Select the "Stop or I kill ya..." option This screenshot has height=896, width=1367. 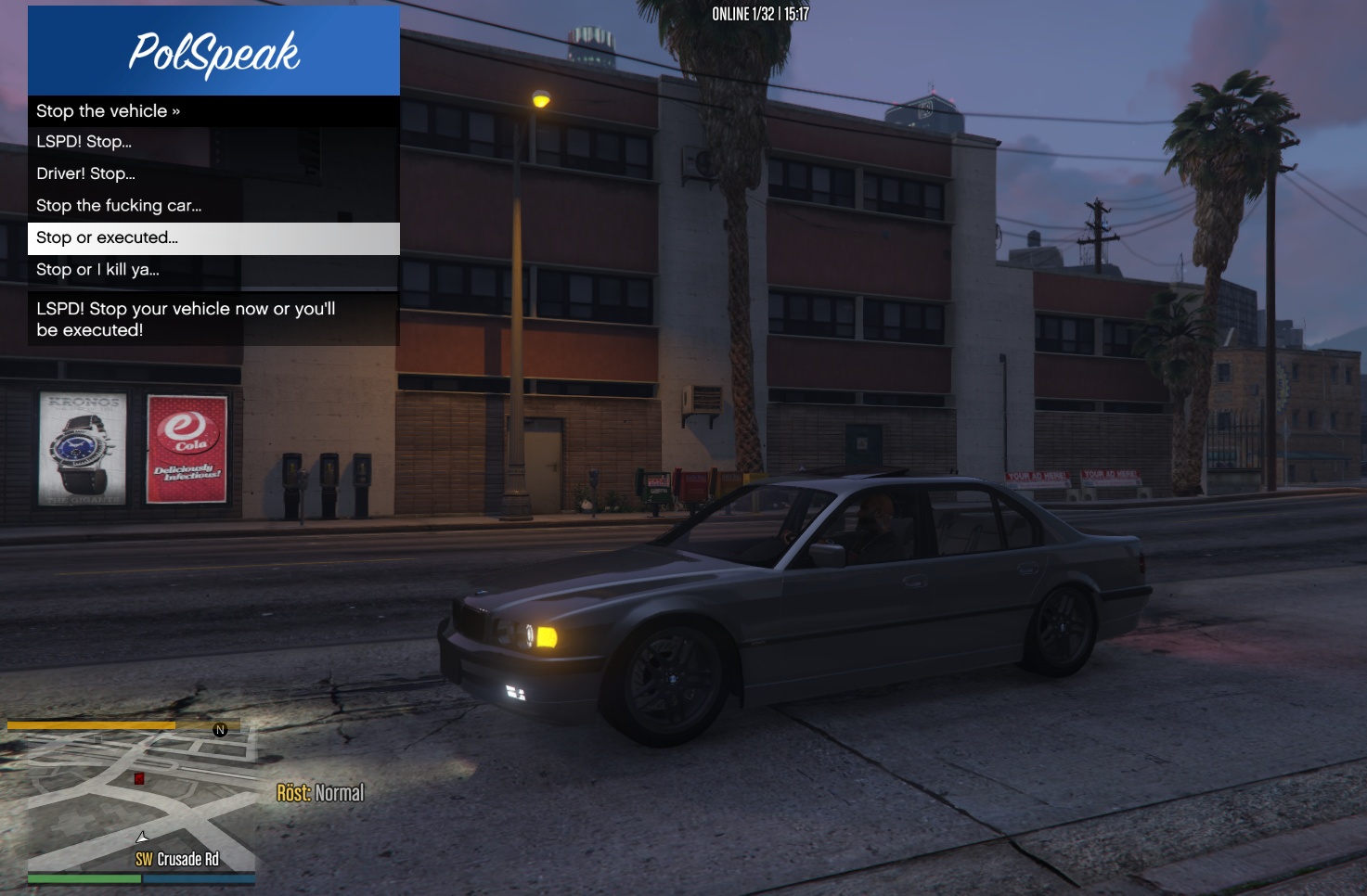tap(213, 270)
